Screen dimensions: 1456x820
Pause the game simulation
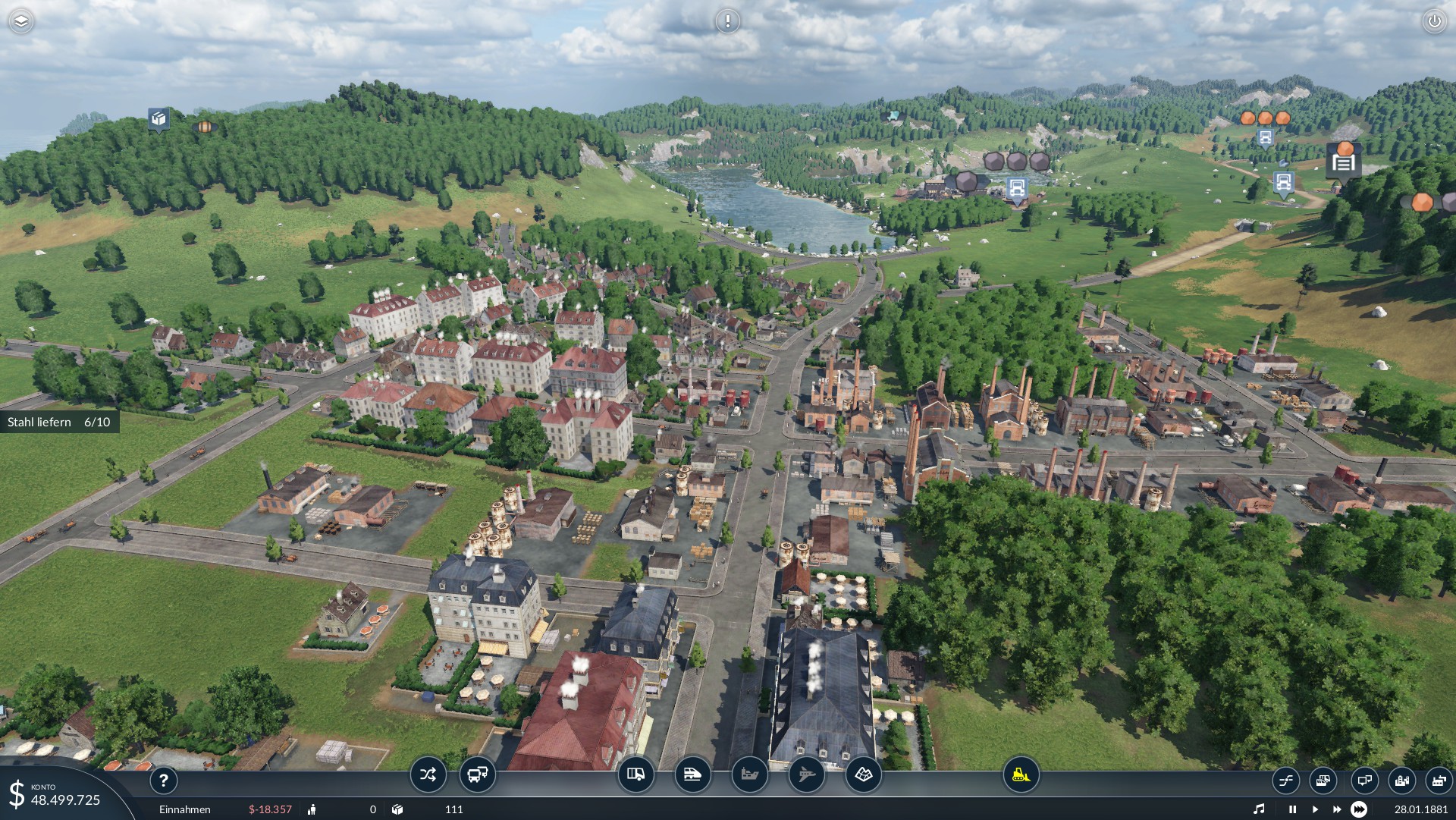click(x=1292, y=809)
